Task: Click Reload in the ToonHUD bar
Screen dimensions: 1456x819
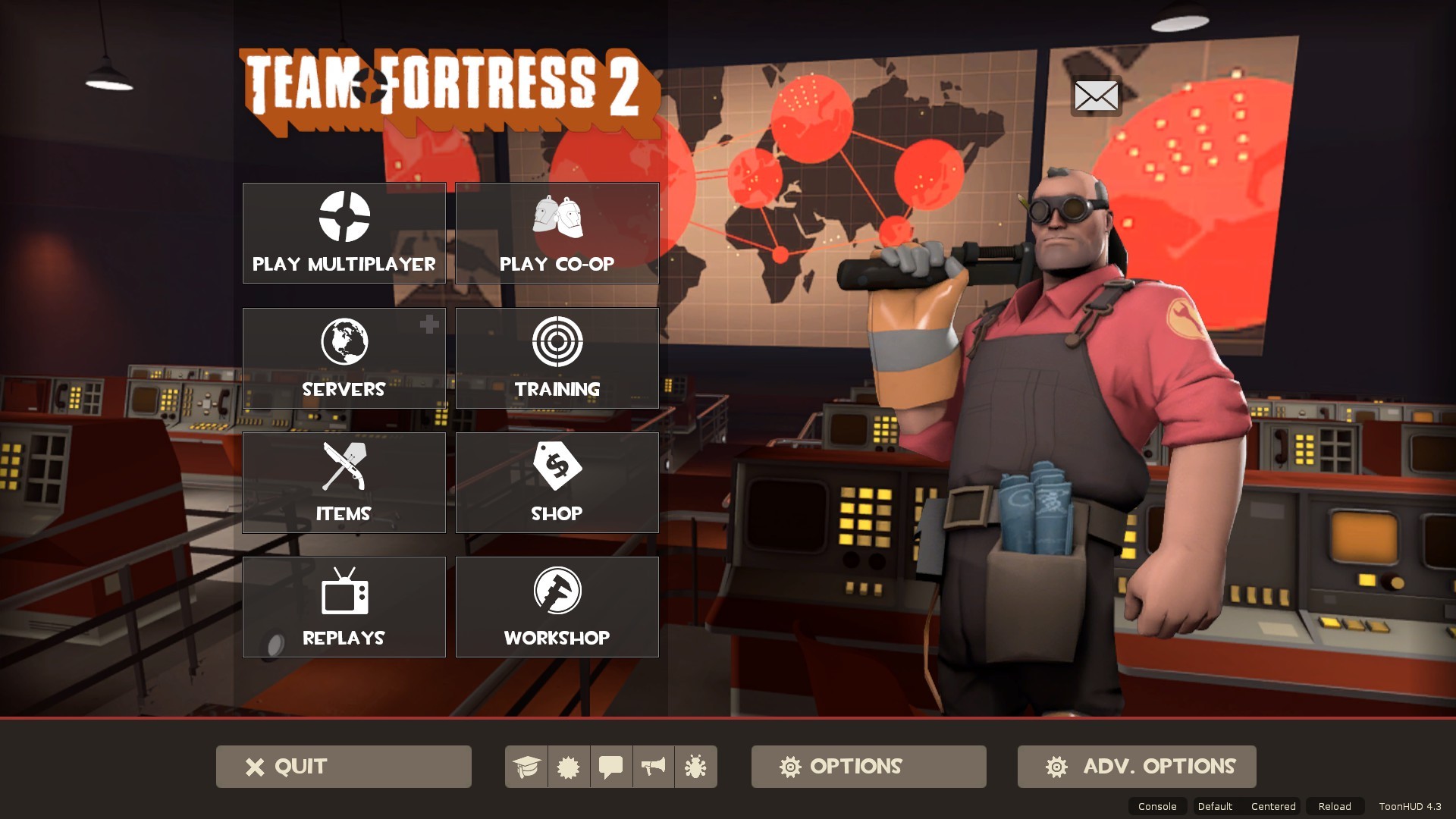Action: point(1334,806)
